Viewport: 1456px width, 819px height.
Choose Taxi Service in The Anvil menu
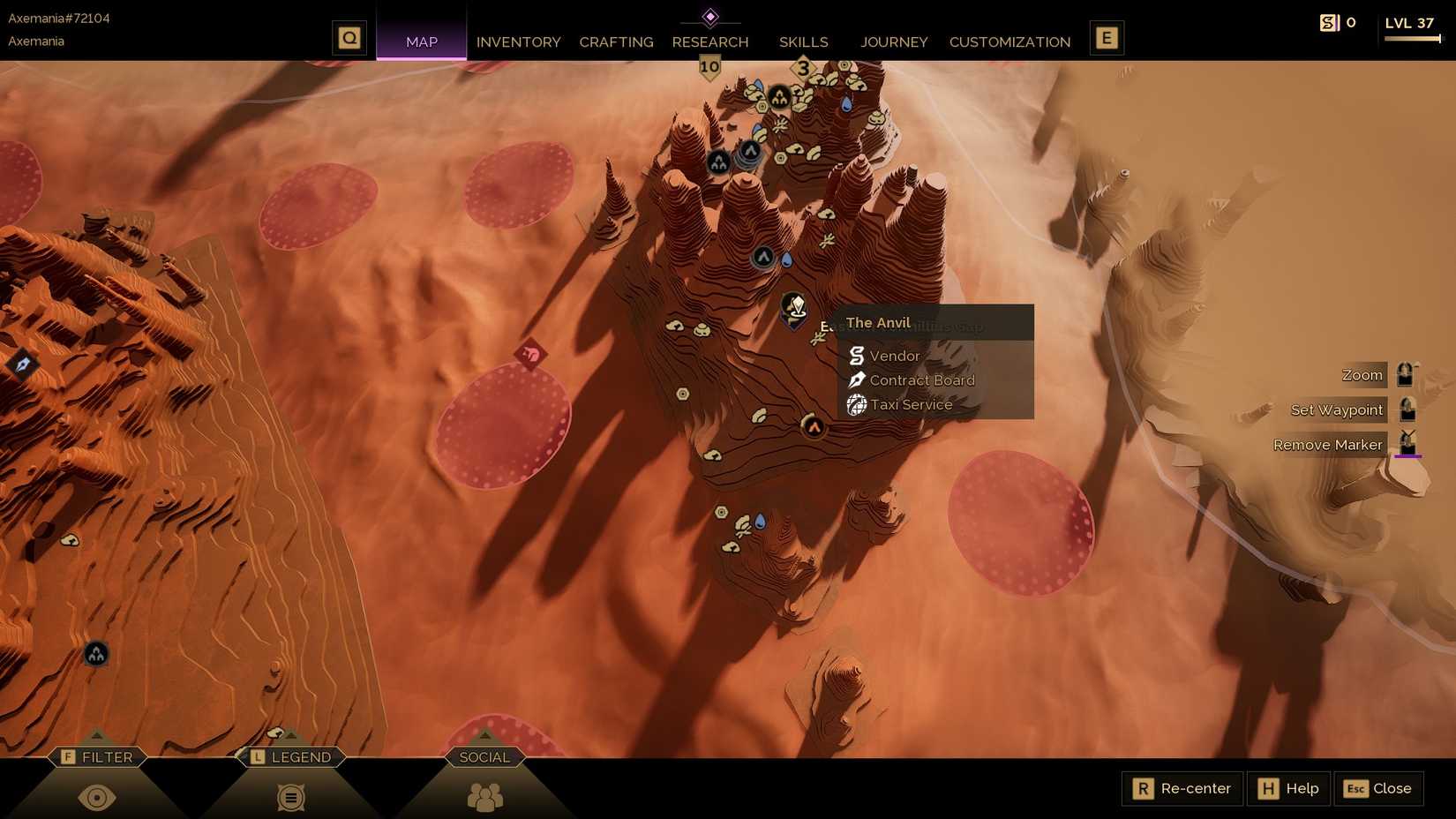(911, 404)
